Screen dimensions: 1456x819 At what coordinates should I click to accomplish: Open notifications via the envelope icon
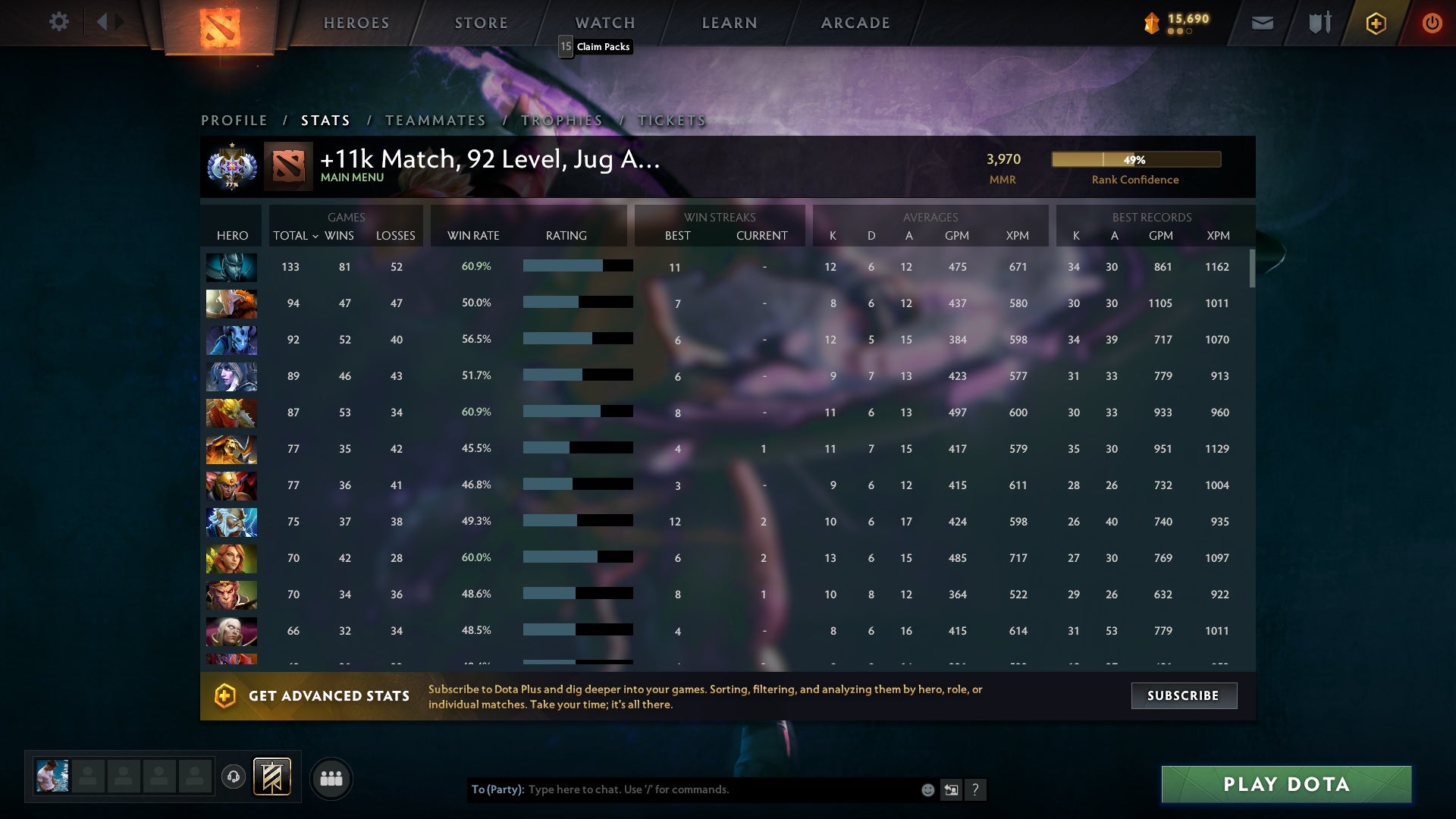(x=1263, y=23)
